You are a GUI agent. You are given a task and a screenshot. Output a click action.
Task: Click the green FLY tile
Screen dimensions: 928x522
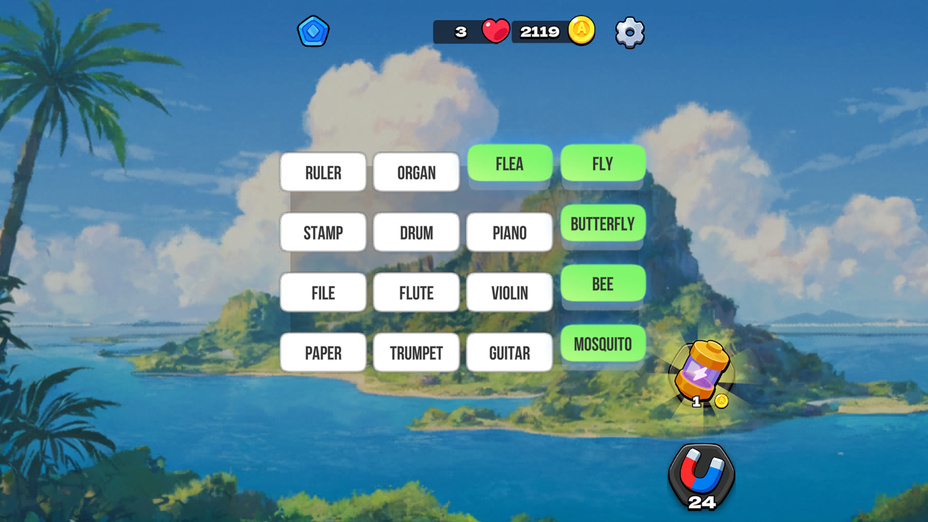click(x=602, y=163)
